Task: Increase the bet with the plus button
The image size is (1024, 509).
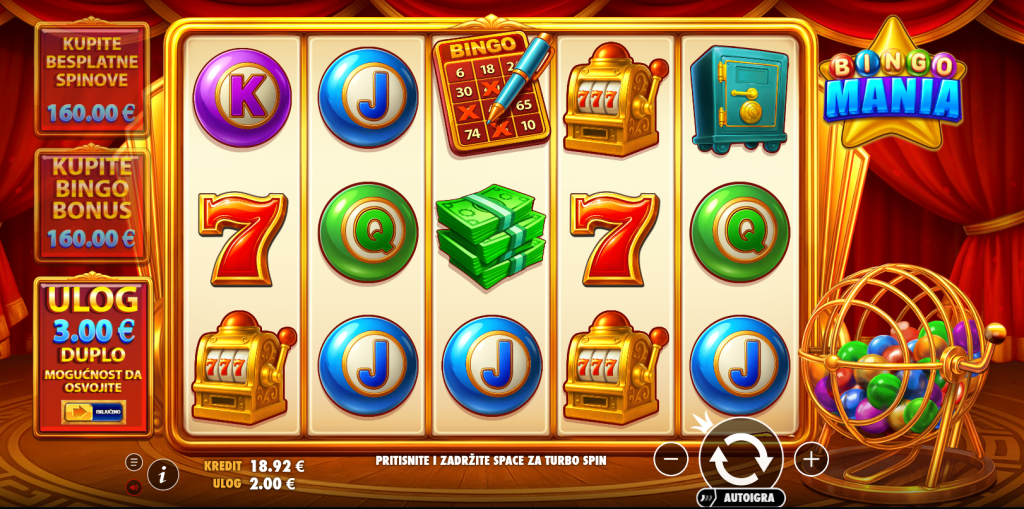Action: tap(811, 460)
